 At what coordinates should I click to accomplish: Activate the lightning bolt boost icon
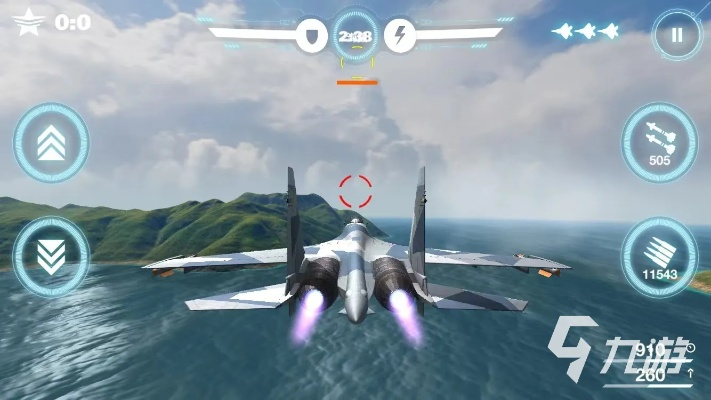[400, 37]
